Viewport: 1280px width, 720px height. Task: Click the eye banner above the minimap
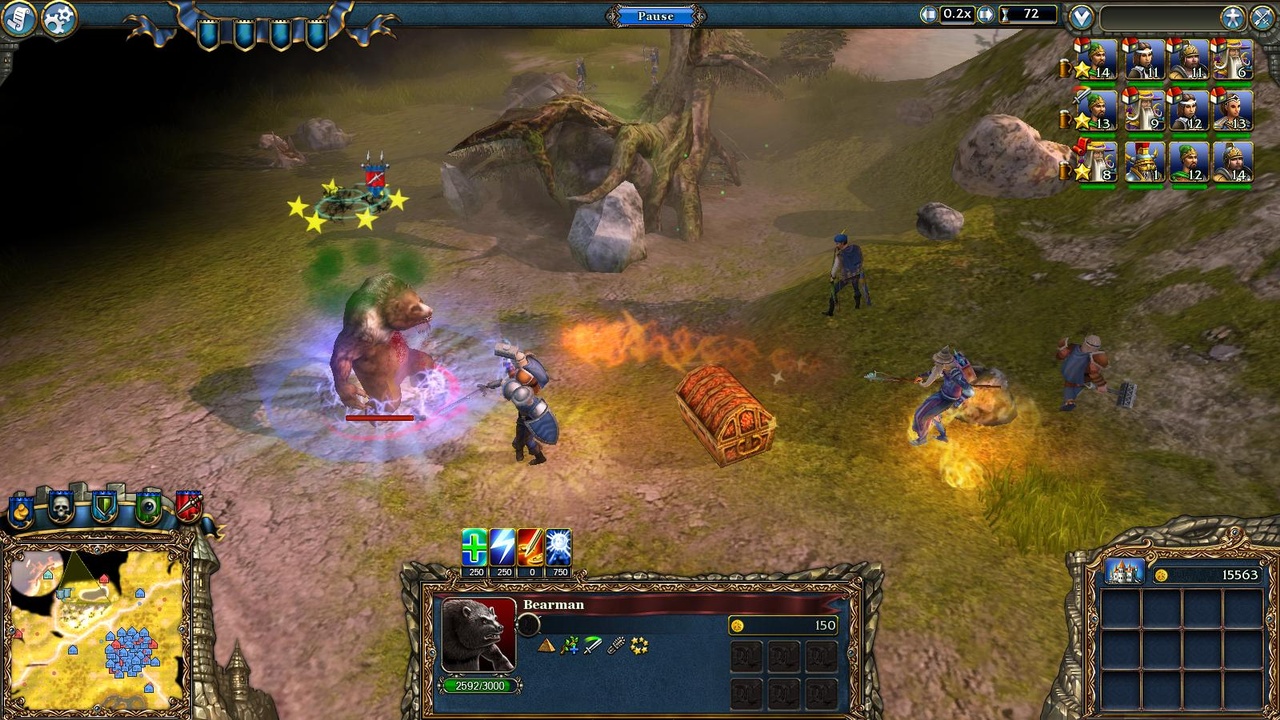tap(148, 507)
